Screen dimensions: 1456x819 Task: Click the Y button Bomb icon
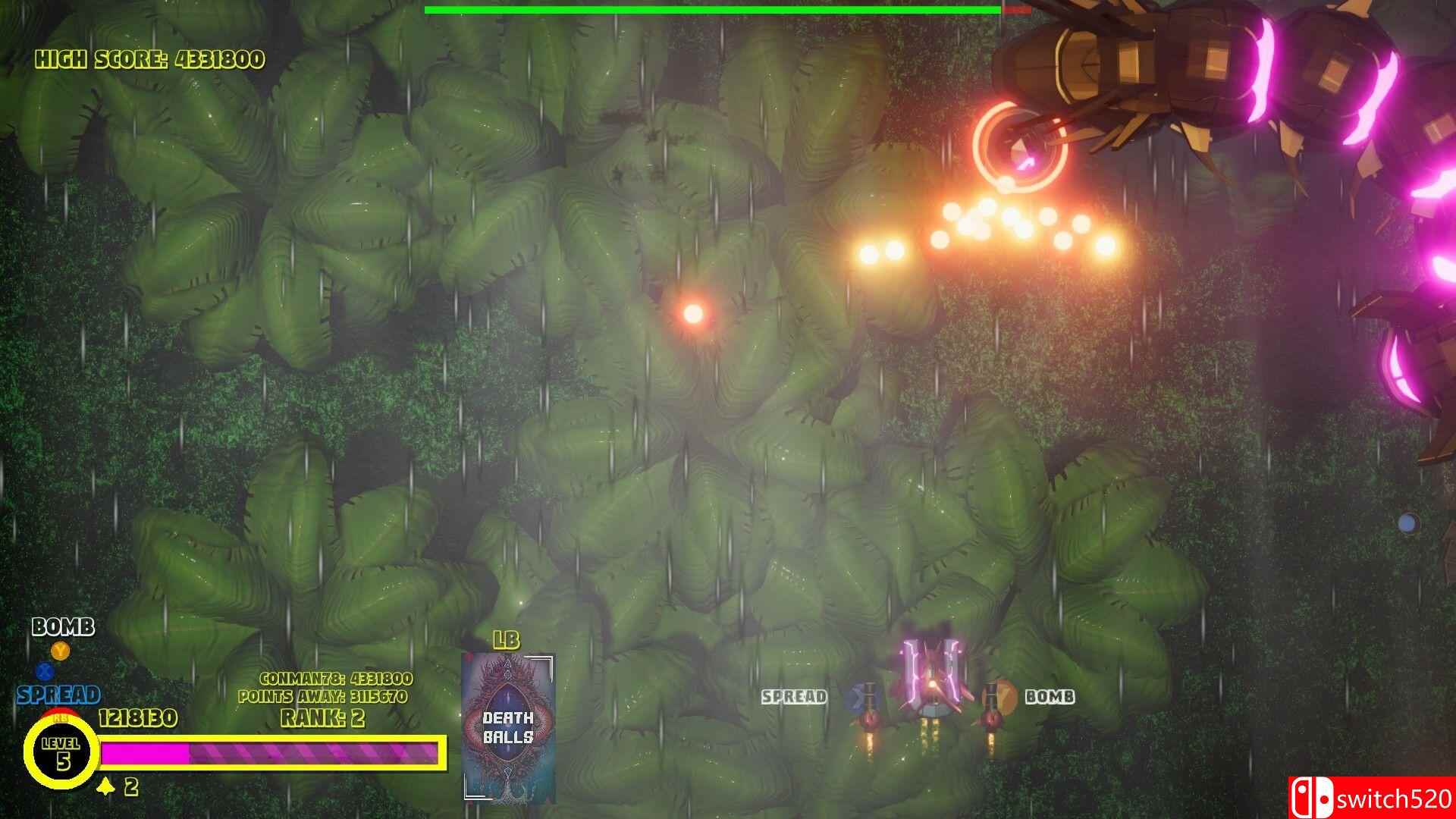click(59, 650)
